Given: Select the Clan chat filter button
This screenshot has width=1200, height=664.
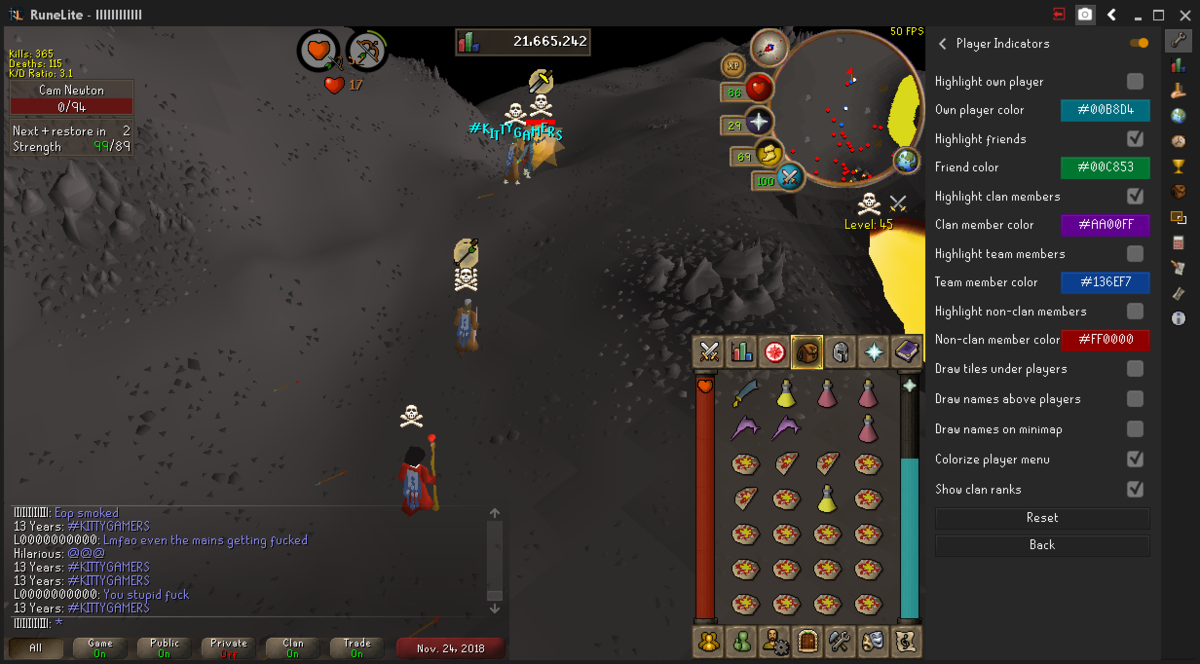Looking at the screenshot, I should (x=293, y=648).
